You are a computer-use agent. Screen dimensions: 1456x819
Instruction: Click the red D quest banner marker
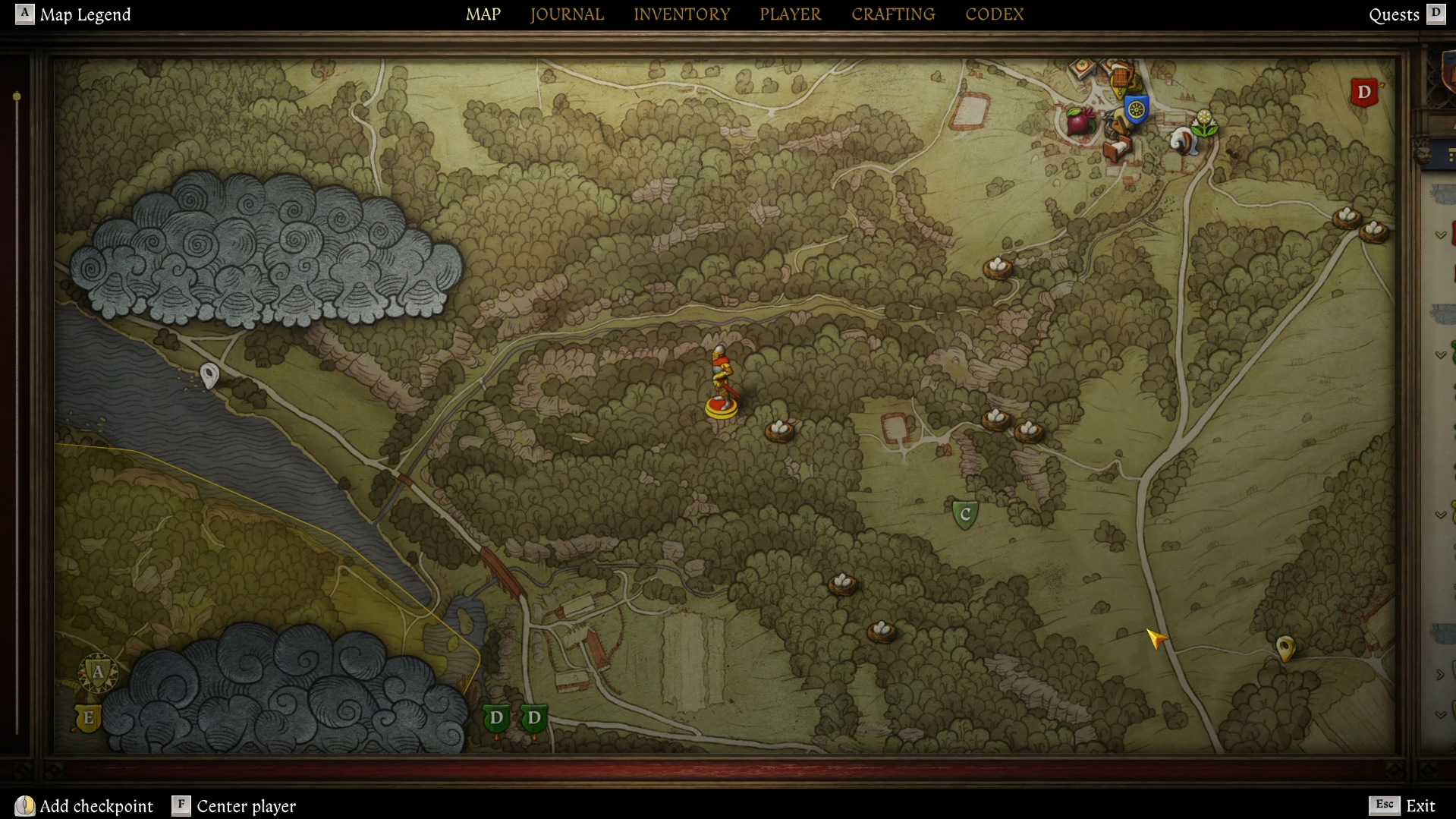(x=1363, y=92)
